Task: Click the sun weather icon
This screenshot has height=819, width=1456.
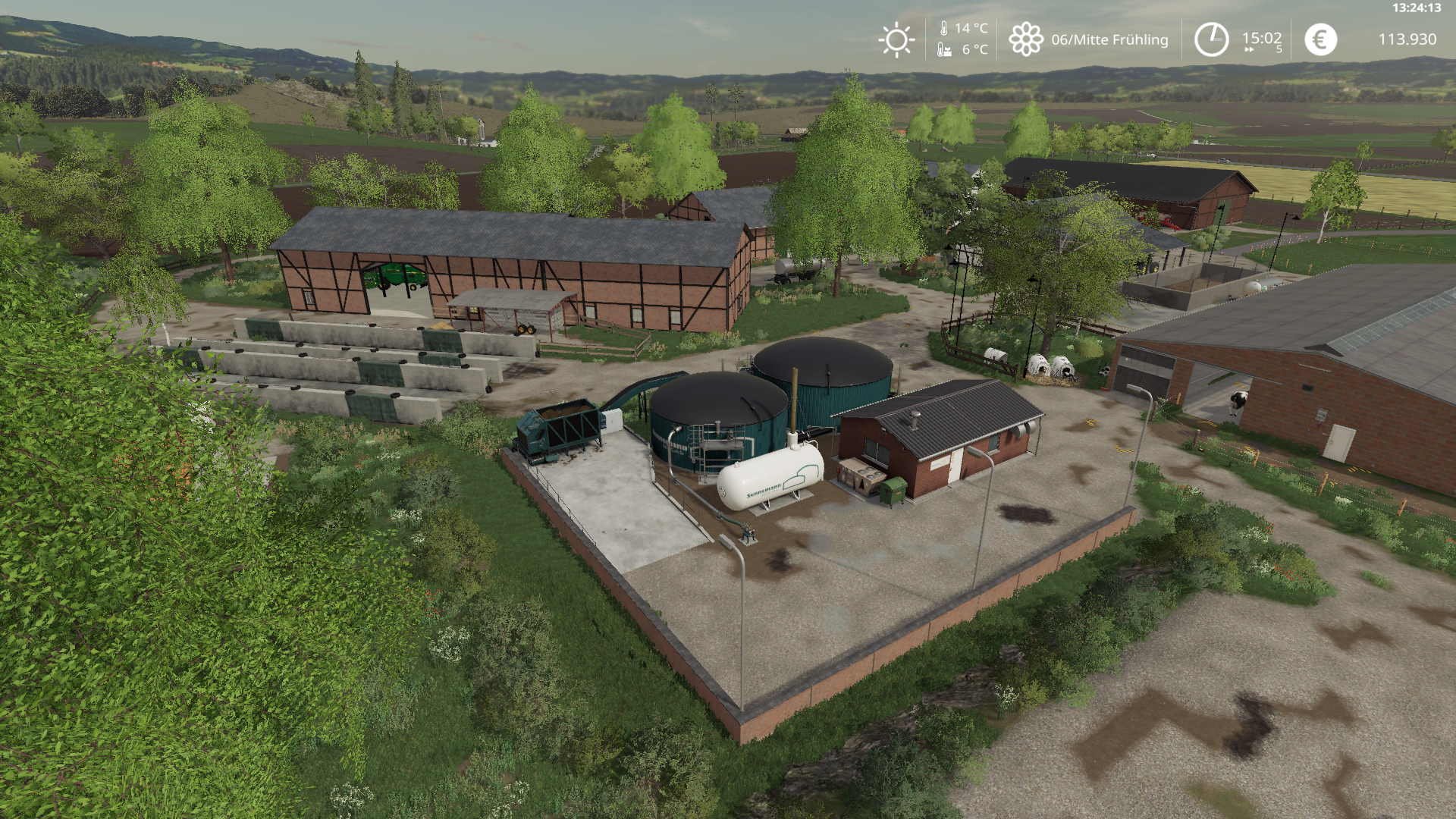Action: point(896,39)
